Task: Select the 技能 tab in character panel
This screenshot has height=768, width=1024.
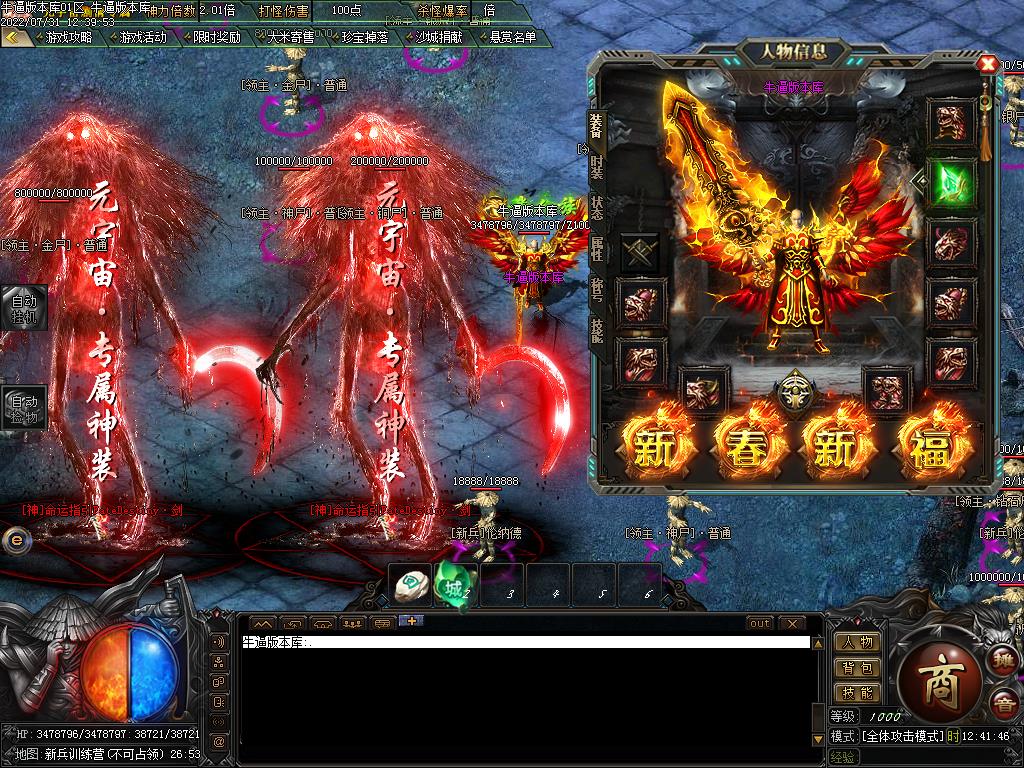Action: [597, 328]
